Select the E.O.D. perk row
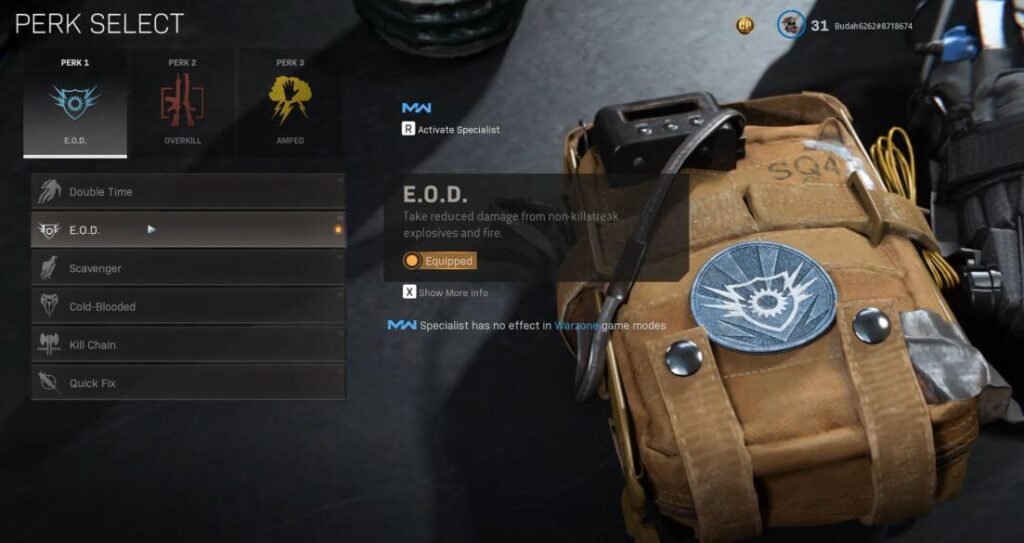The height and width of the screenshot is (543, 1024). [x=188, y=230]
